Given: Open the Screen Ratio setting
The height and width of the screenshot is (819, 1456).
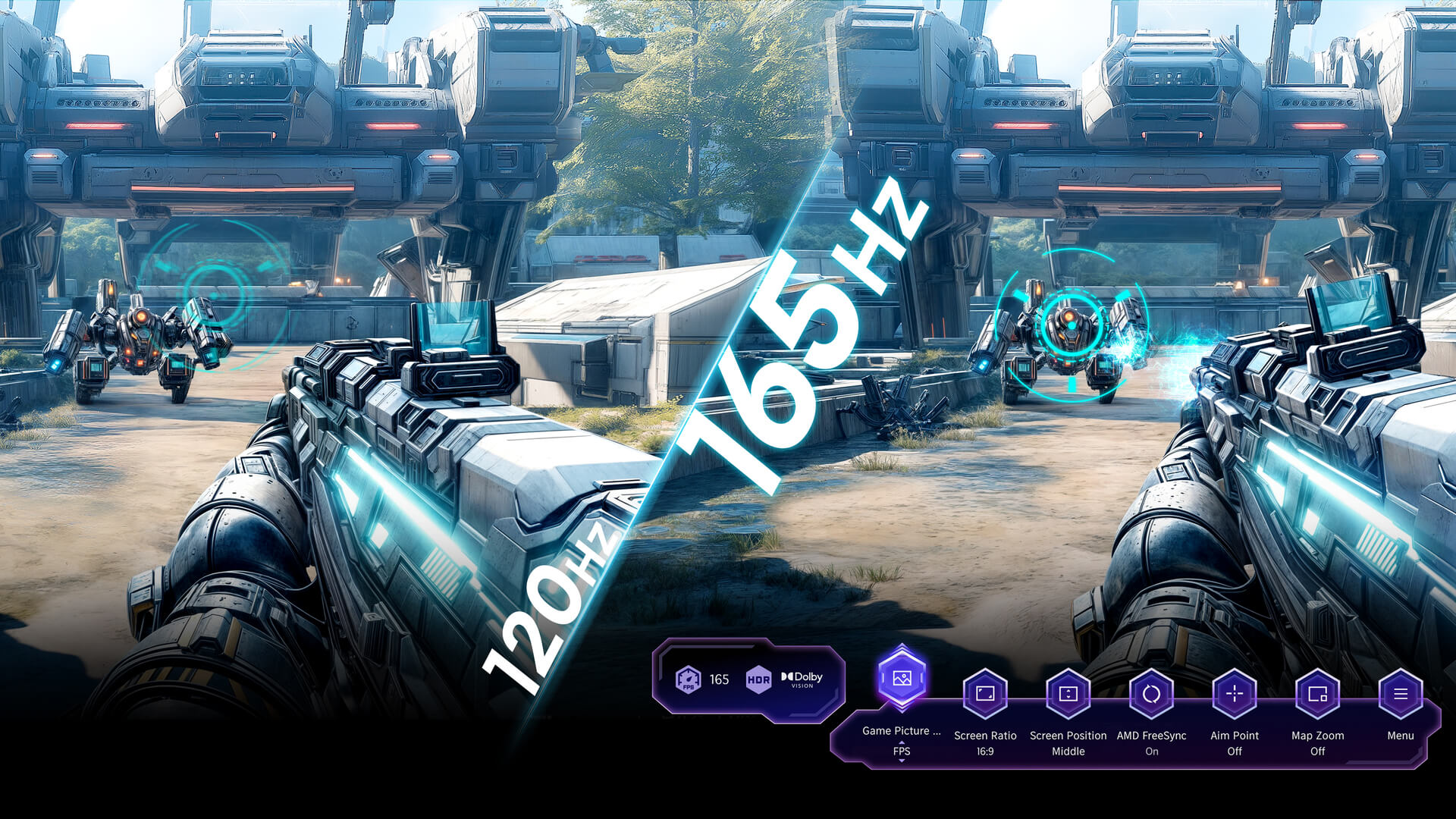Looking at the screenshot, I should click(x=985, y=694).
